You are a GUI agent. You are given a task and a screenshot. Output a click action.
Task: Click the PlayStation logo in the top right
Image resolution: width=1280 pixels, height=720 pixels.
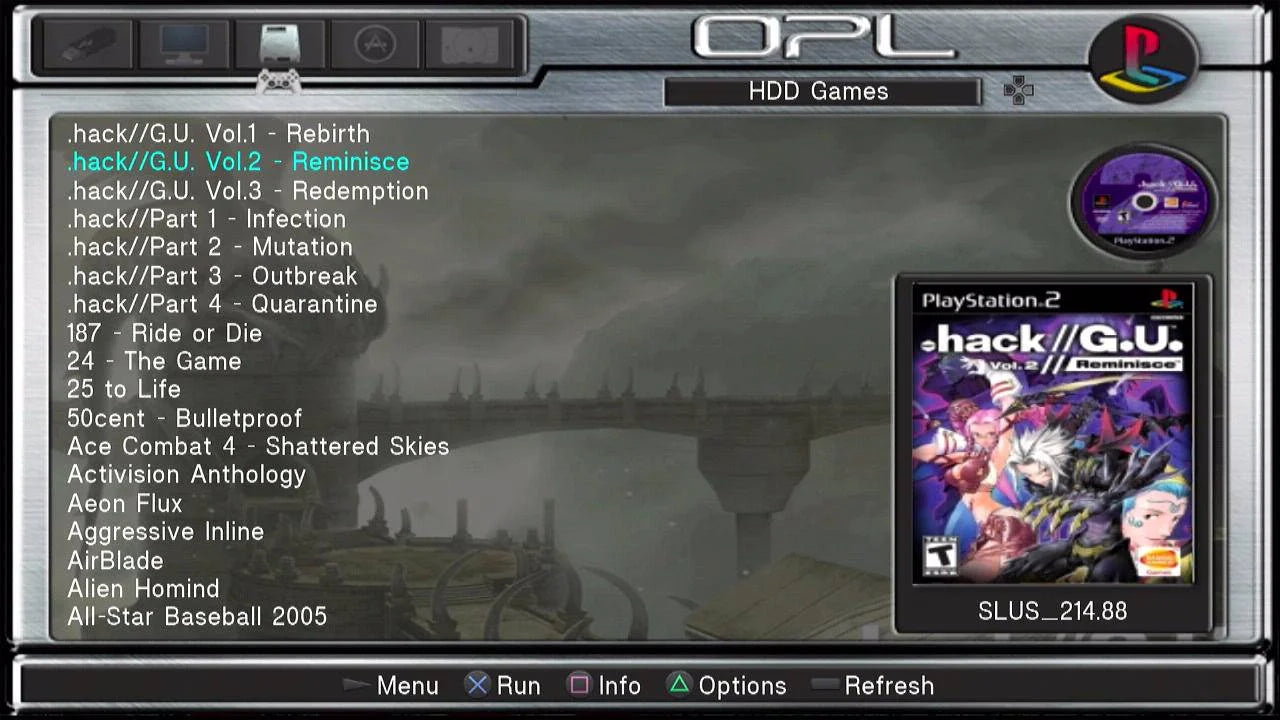click(x=1142, y=57)
